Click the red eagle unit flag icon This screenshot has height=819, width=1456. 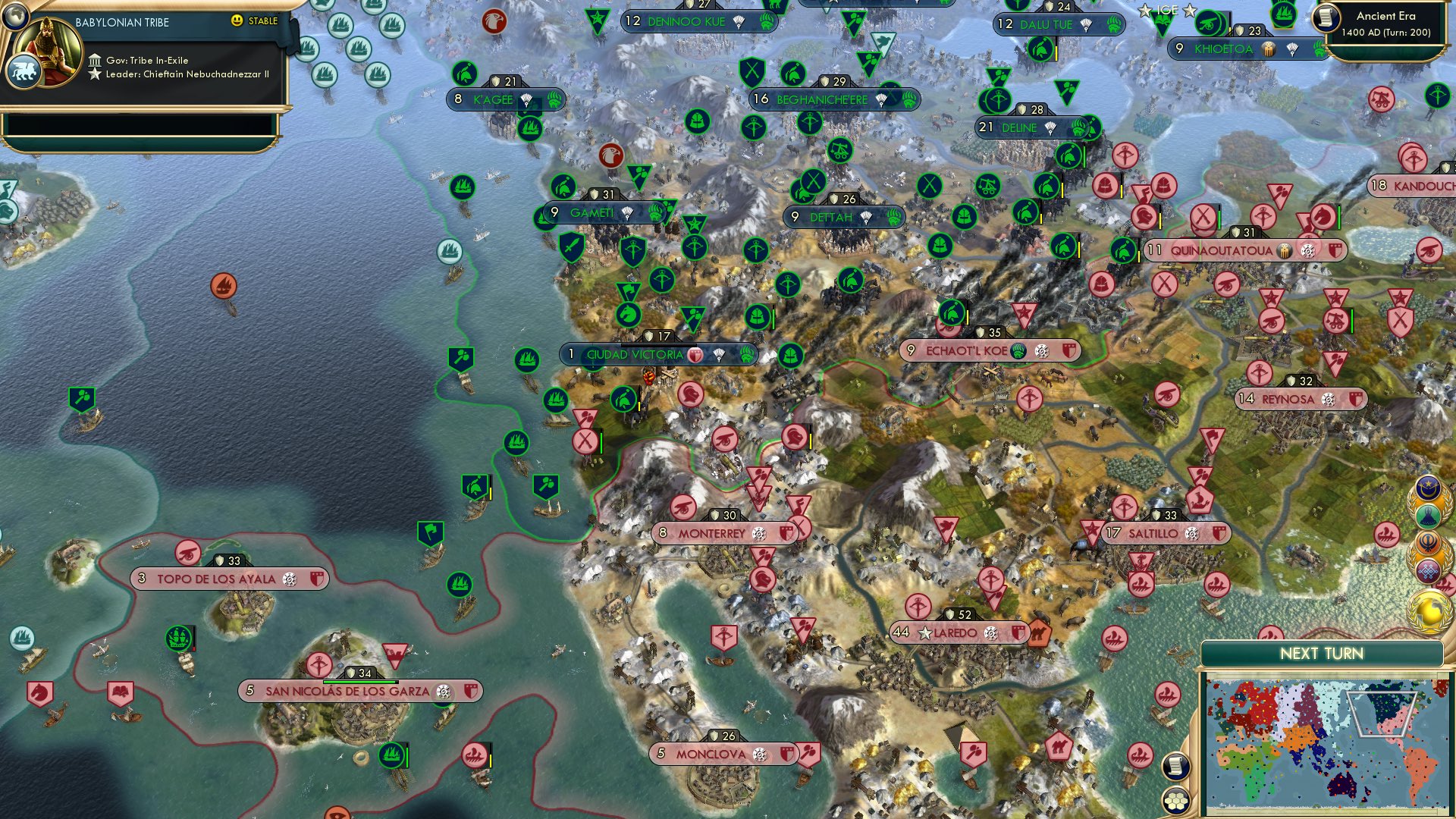(x=496, y=23)
